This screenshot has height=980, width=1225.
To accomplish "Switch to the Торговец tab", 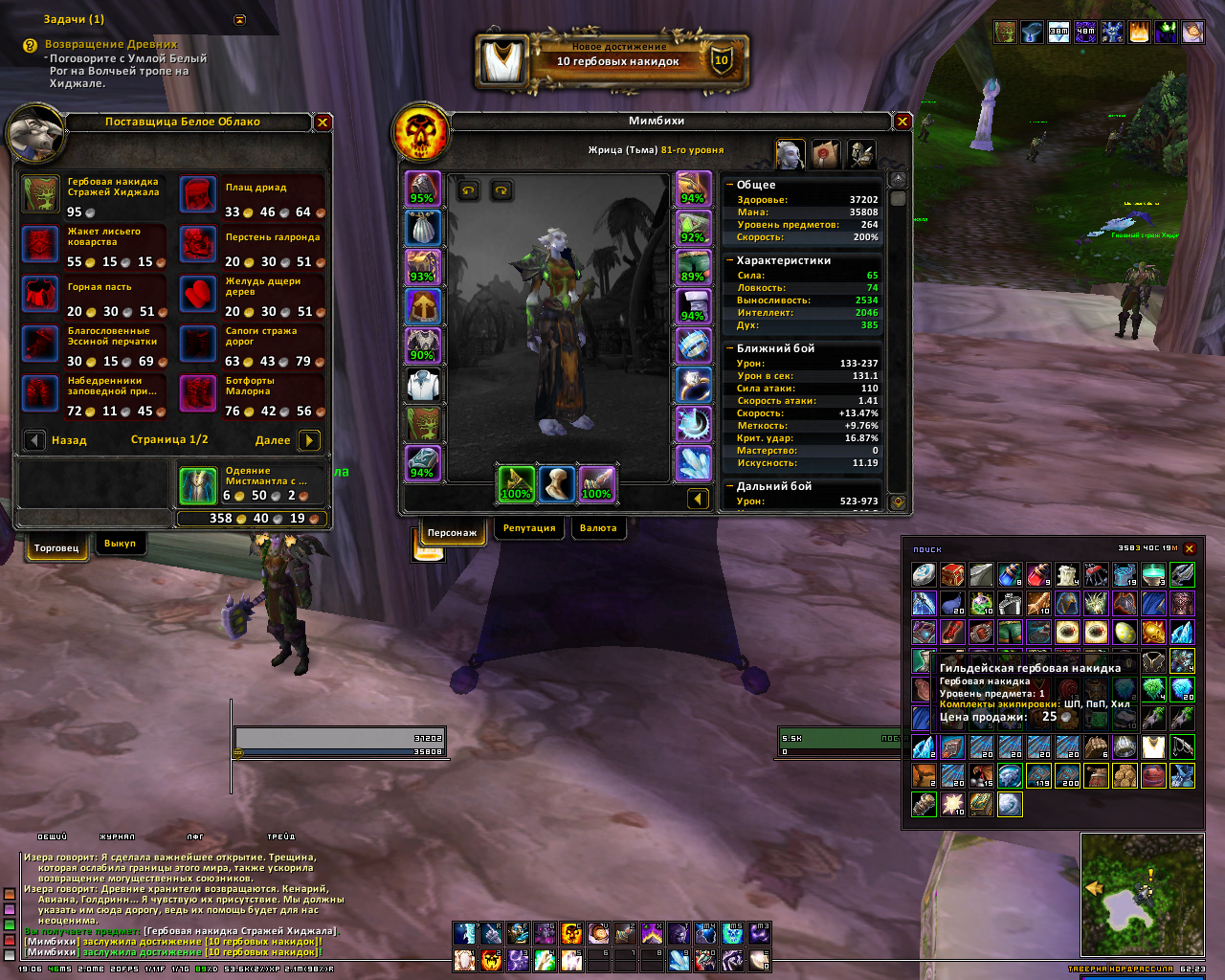I will pyautogui.click(x=56, y=547).
